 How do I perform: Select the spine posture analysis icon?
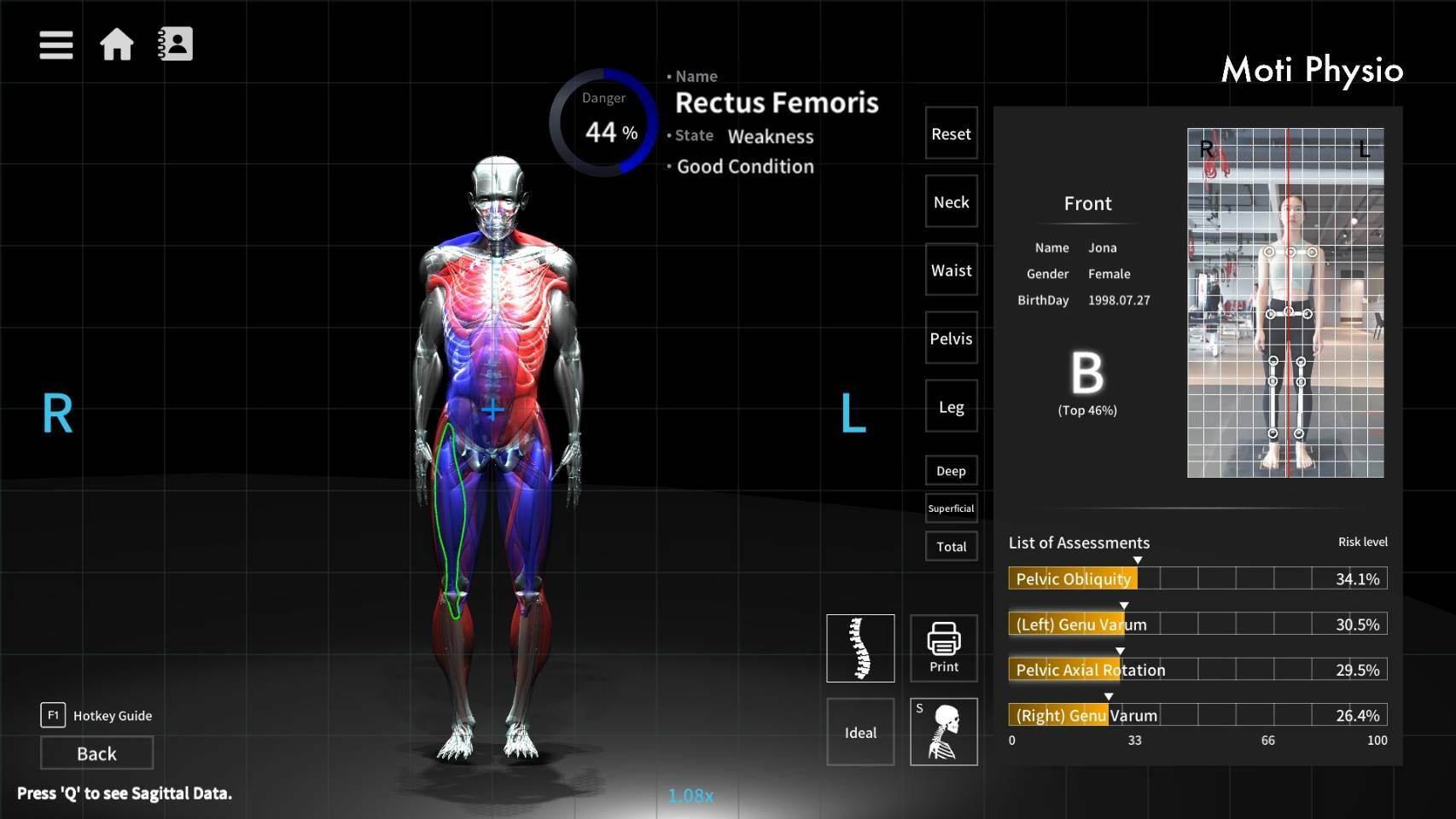click(859, 648)
